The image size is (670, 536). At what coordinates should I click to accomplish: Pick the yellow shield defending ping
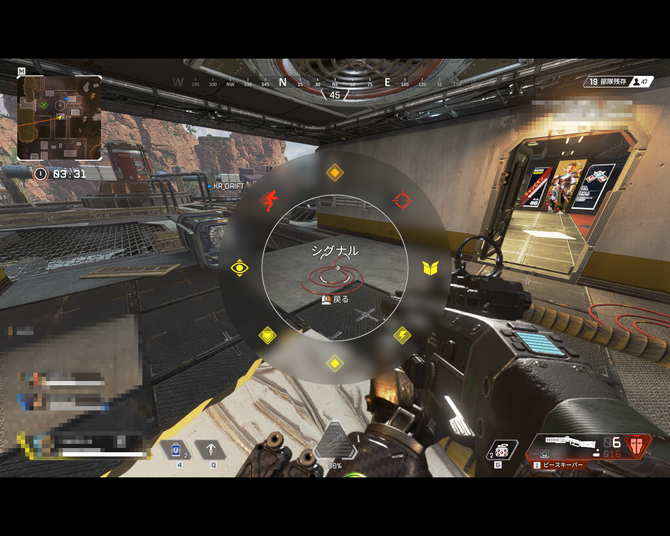(268, 336)
